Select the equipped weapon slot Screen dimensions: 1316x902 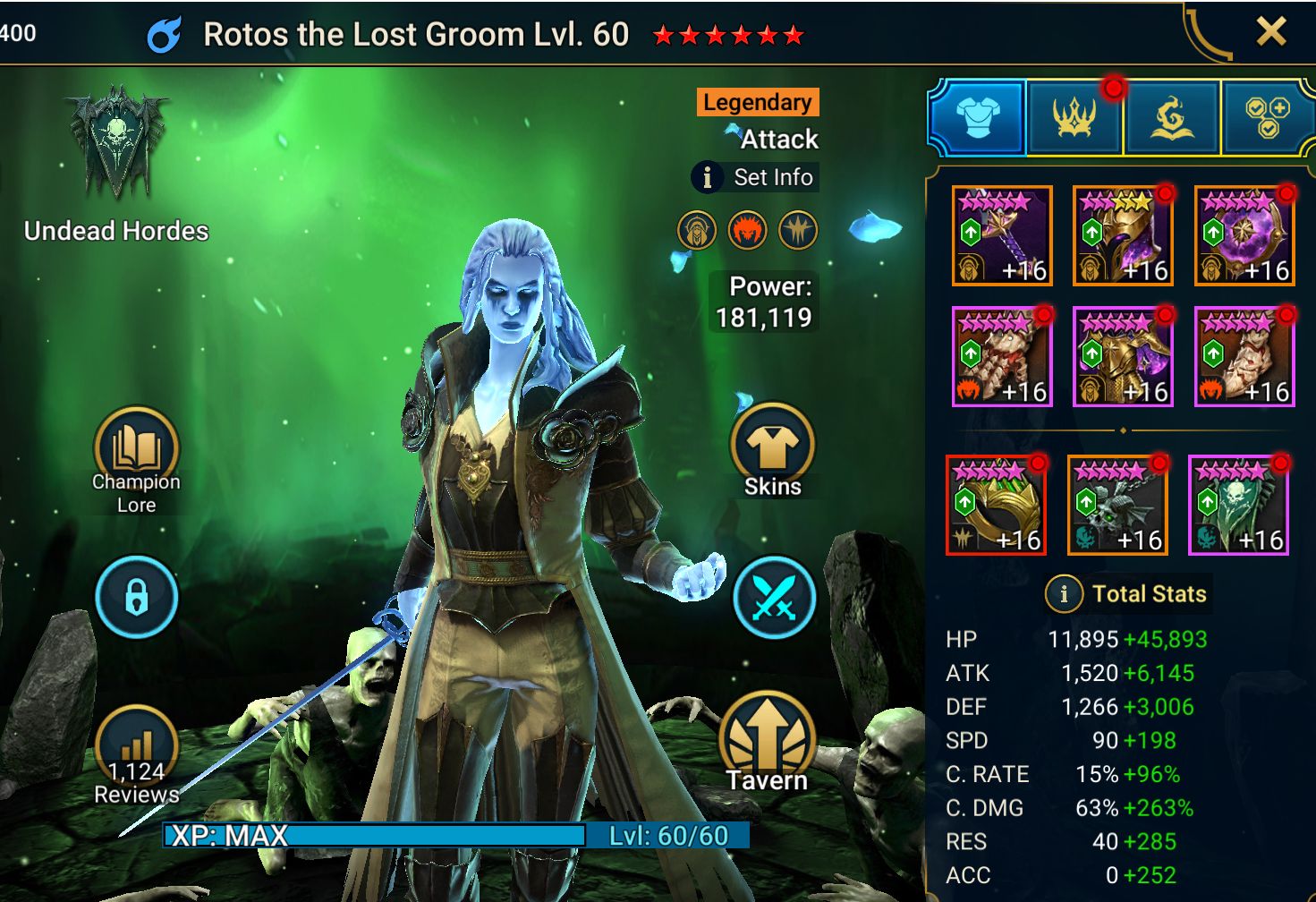[1001, 235]
